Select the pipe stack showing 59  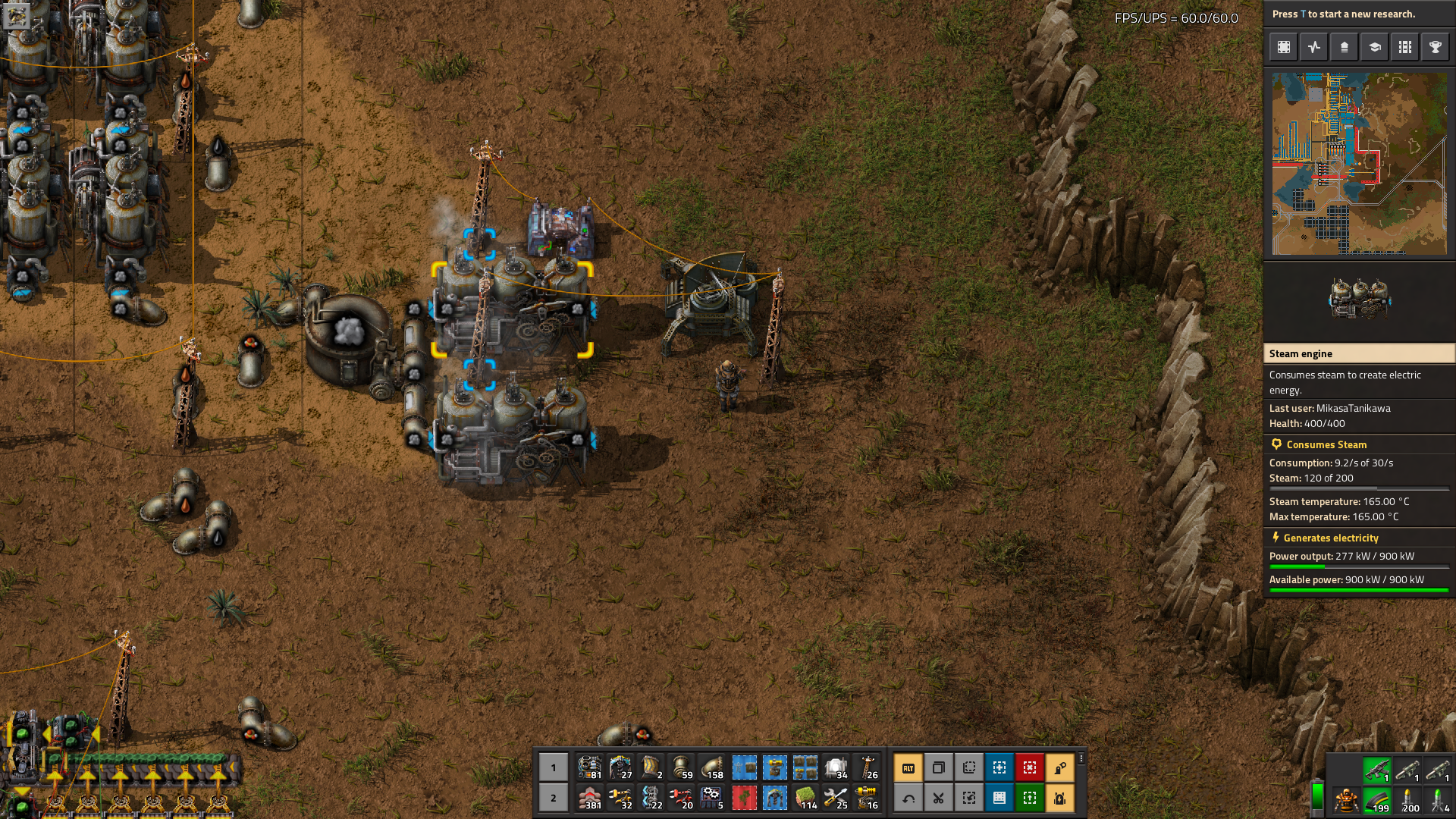[682, 767]
